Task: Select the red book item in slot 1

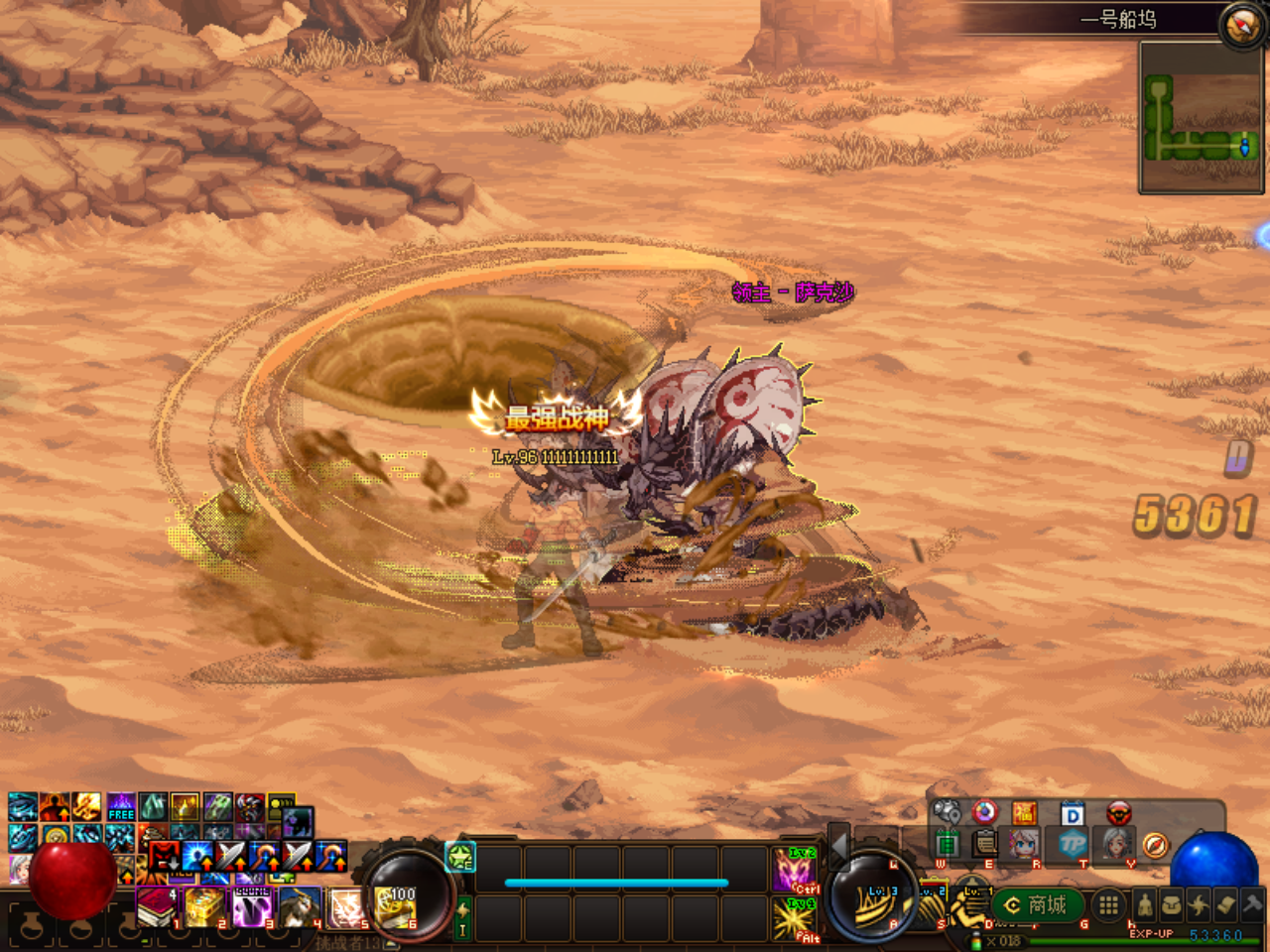Action: [155, 906]
